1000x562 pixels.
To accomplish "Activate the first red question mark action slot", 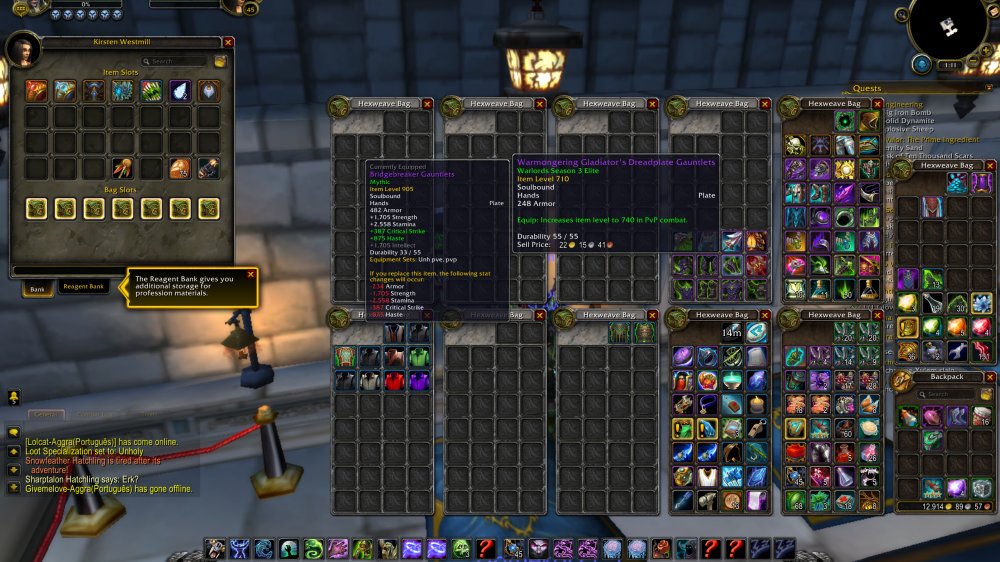I will (x=486, y=548).
